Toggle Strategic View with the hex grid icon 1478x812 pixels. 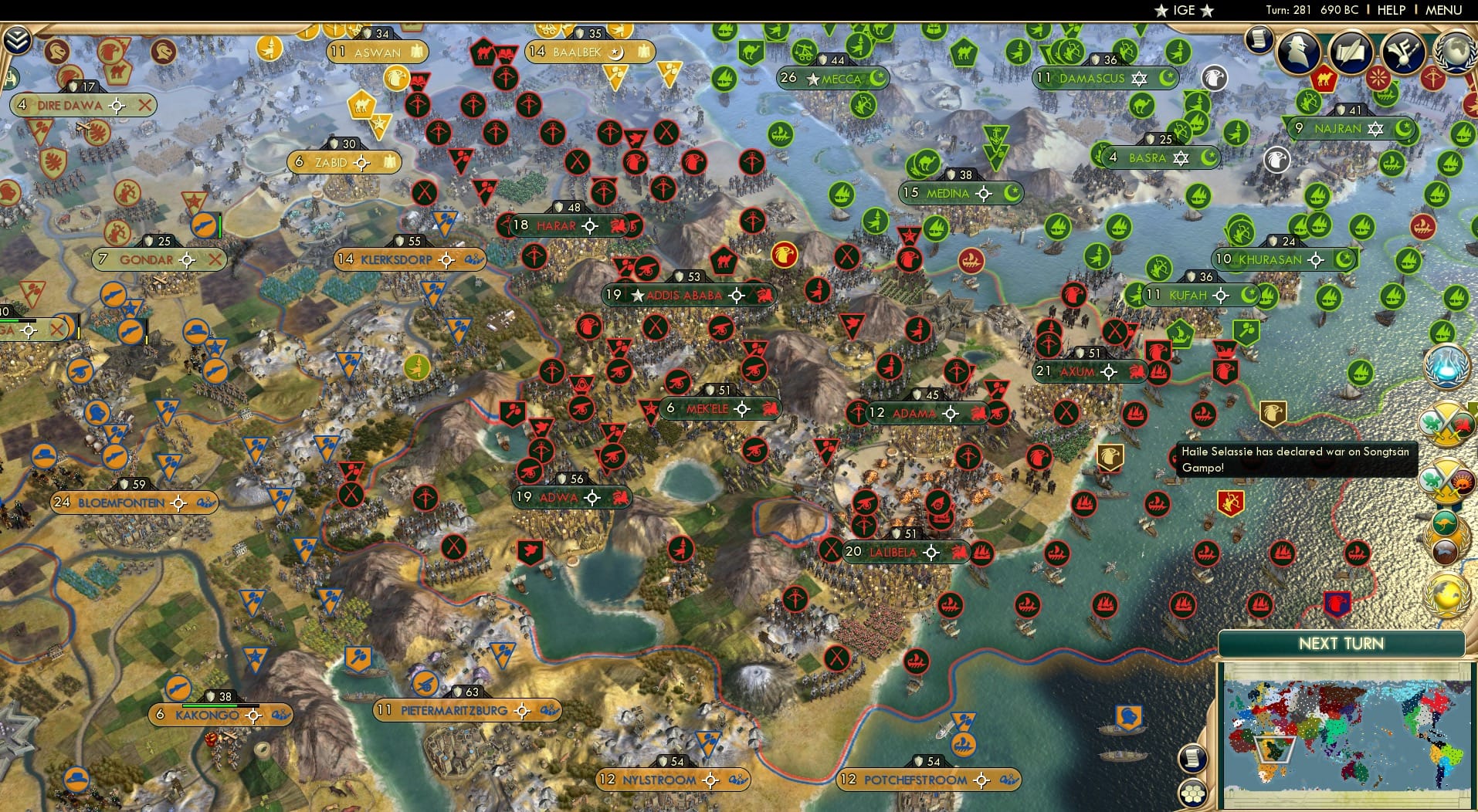click(1194, 793)
